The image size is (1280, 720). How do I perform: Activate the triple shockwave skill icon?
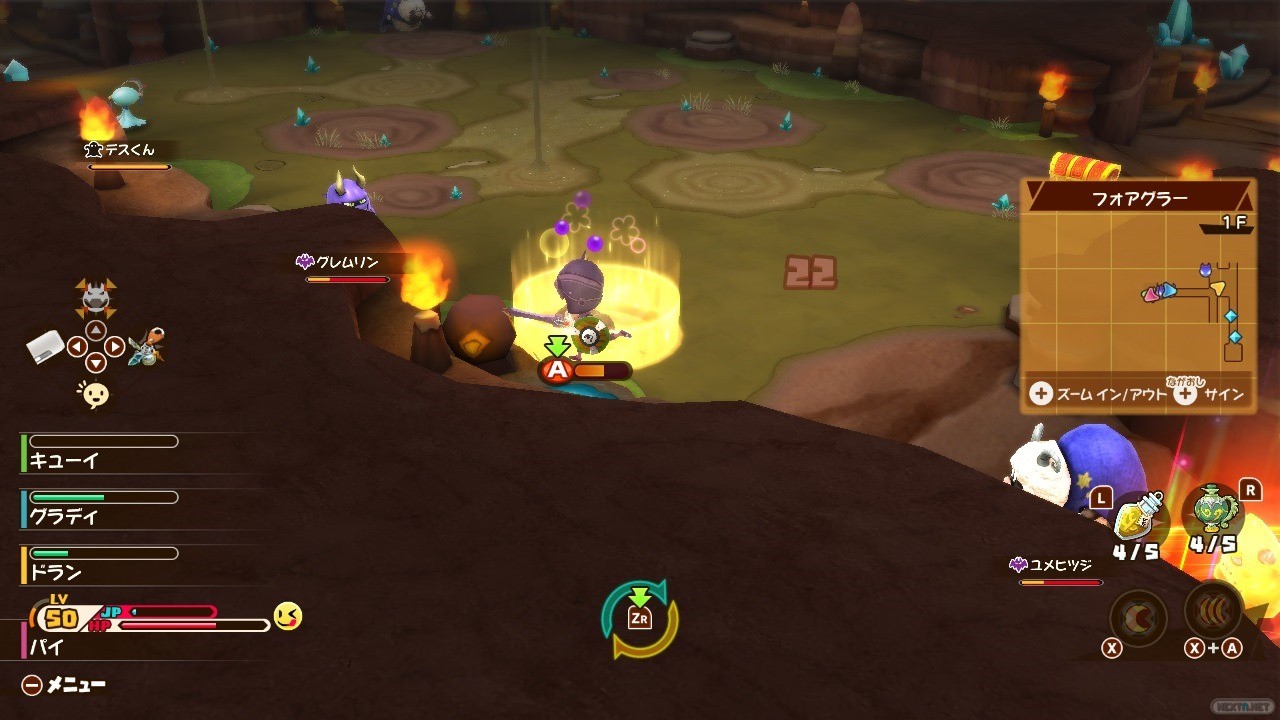pyautogui.click(x=1213, y=610)
